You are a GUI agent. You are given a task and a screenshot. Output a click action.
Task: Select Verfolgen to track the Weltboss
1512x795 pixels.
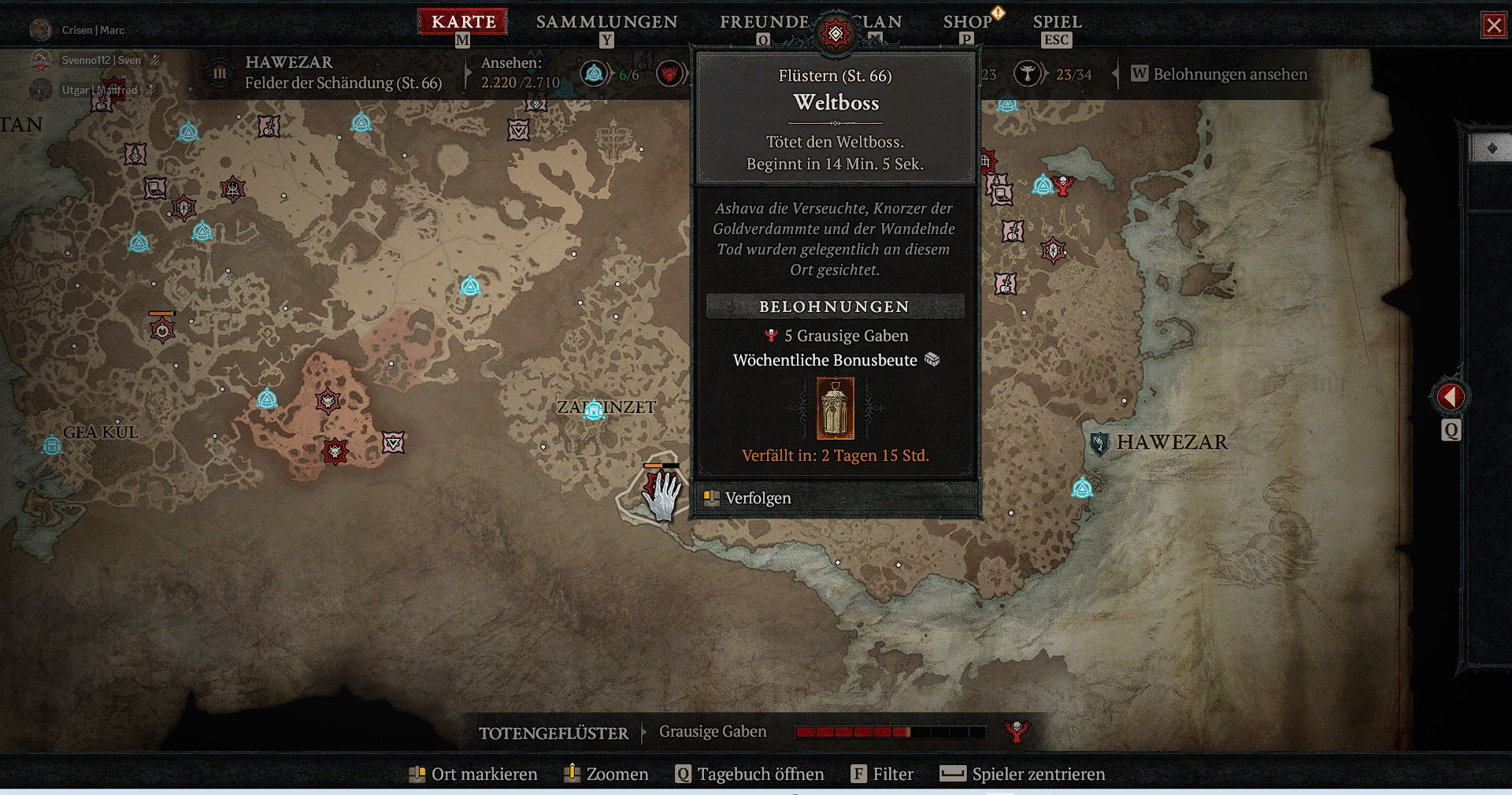pyautogui.click(x=758, y=498)
